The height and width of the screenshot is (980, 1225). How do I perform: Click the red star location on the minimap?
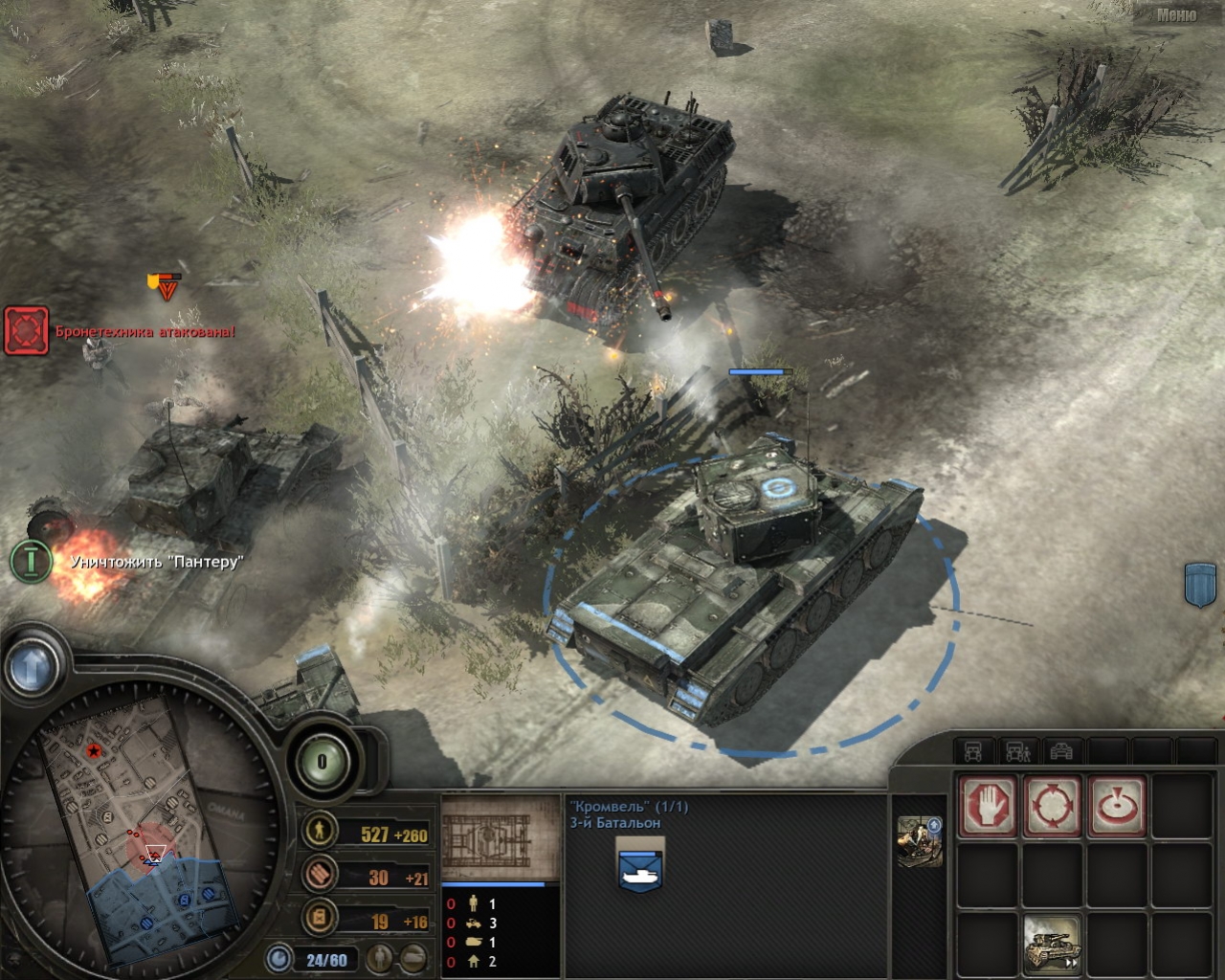coord(93,750)
